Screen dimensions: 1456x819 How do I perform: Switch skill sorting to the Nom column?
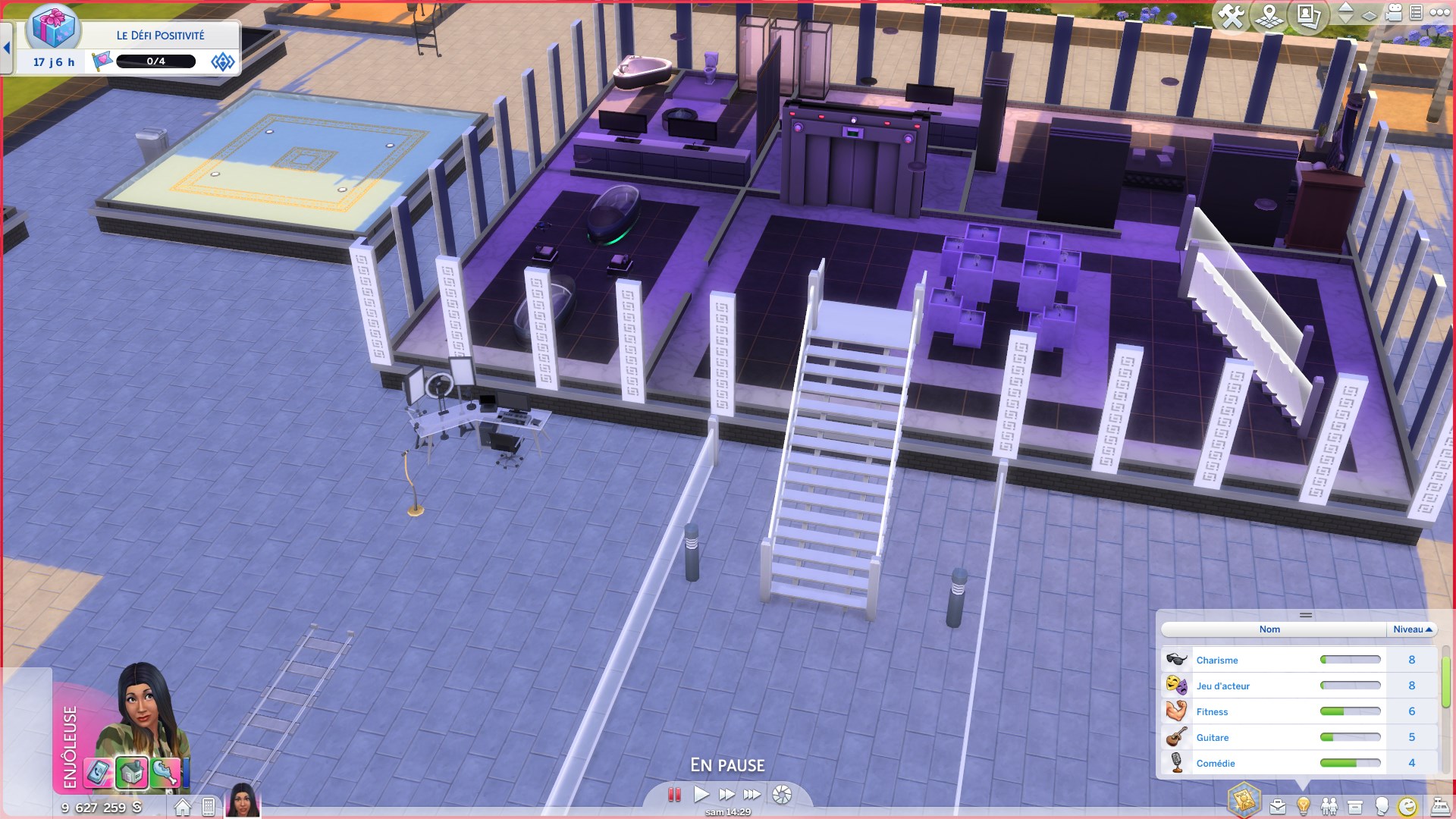pos(1269,629)
